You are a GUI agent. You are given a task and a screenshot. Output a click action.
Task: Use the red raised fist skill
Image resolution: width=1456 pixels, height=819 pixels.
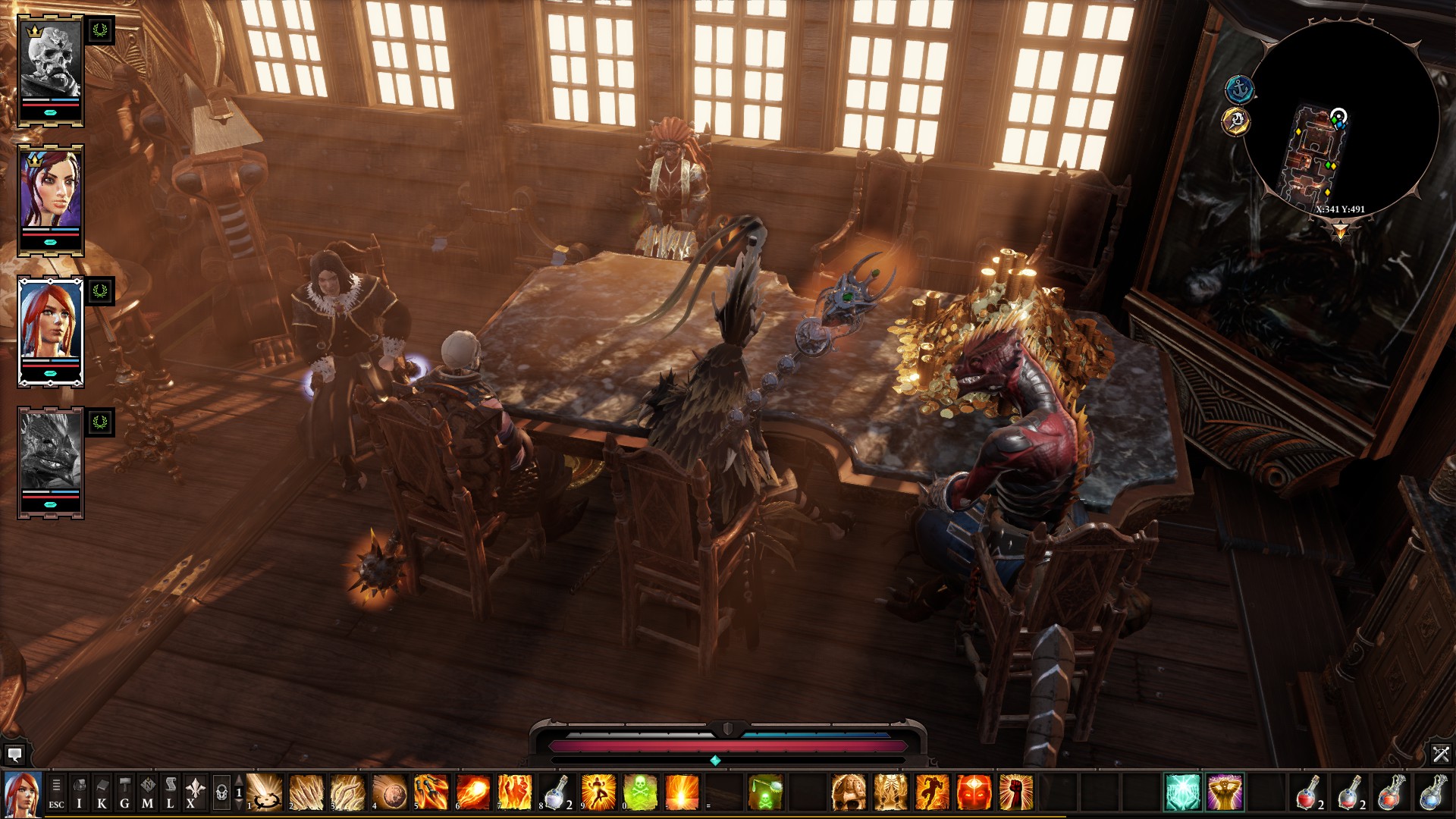pyautogui.click(x=1016, y=792)
